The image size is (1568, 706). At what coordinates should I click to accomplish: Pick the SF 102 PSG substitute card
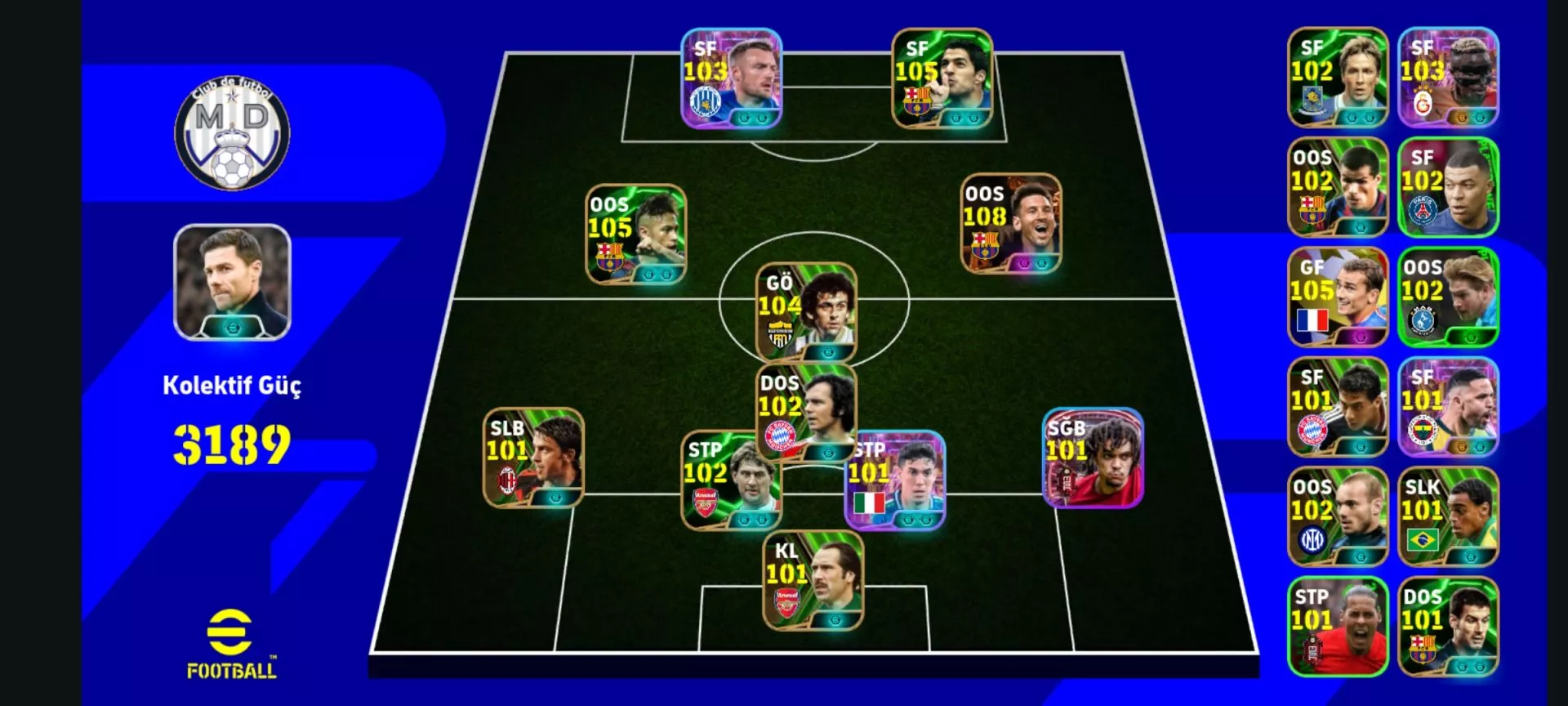click(1448, 187)
